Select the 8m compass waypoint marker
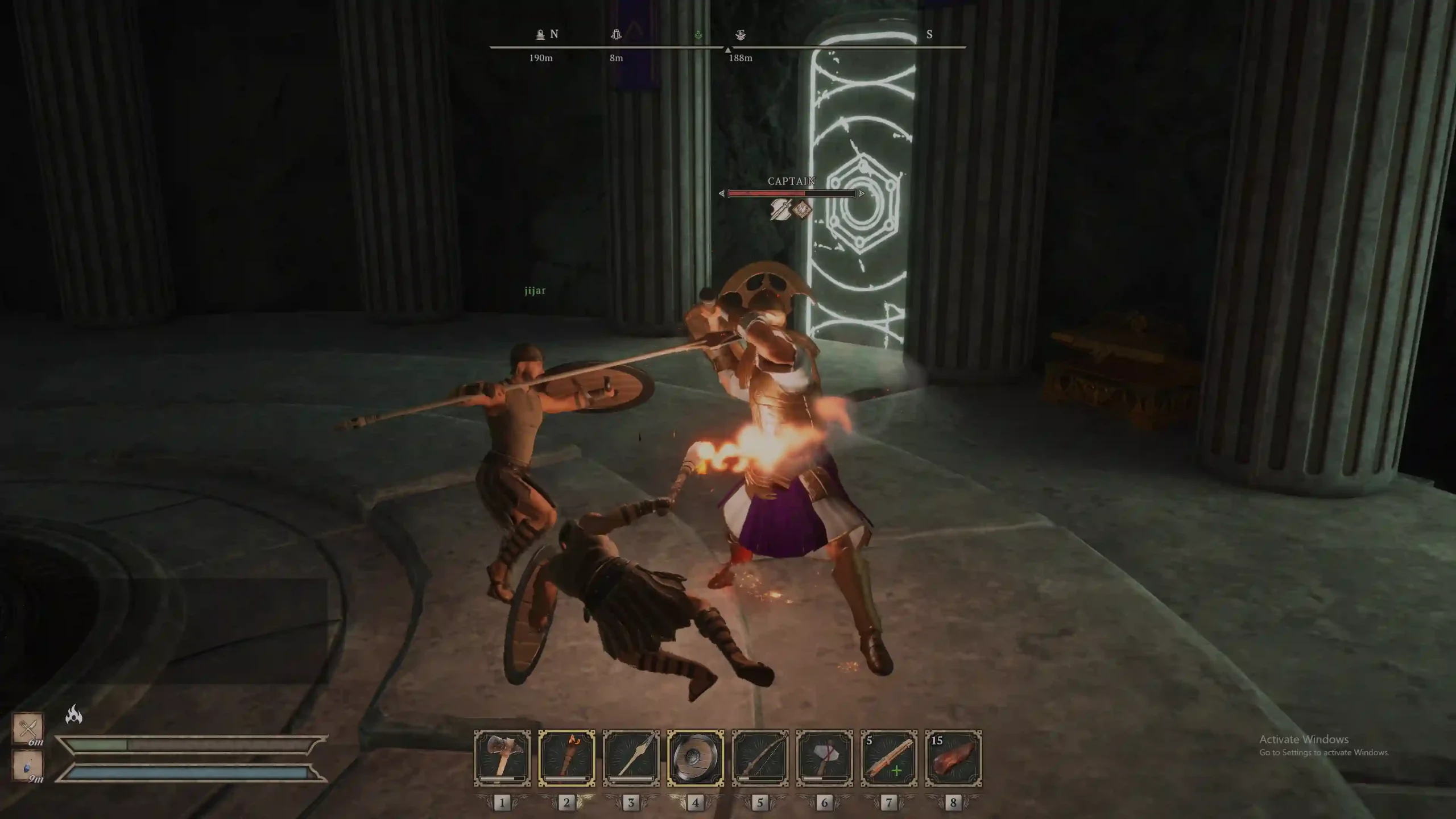 click(616, 35)
